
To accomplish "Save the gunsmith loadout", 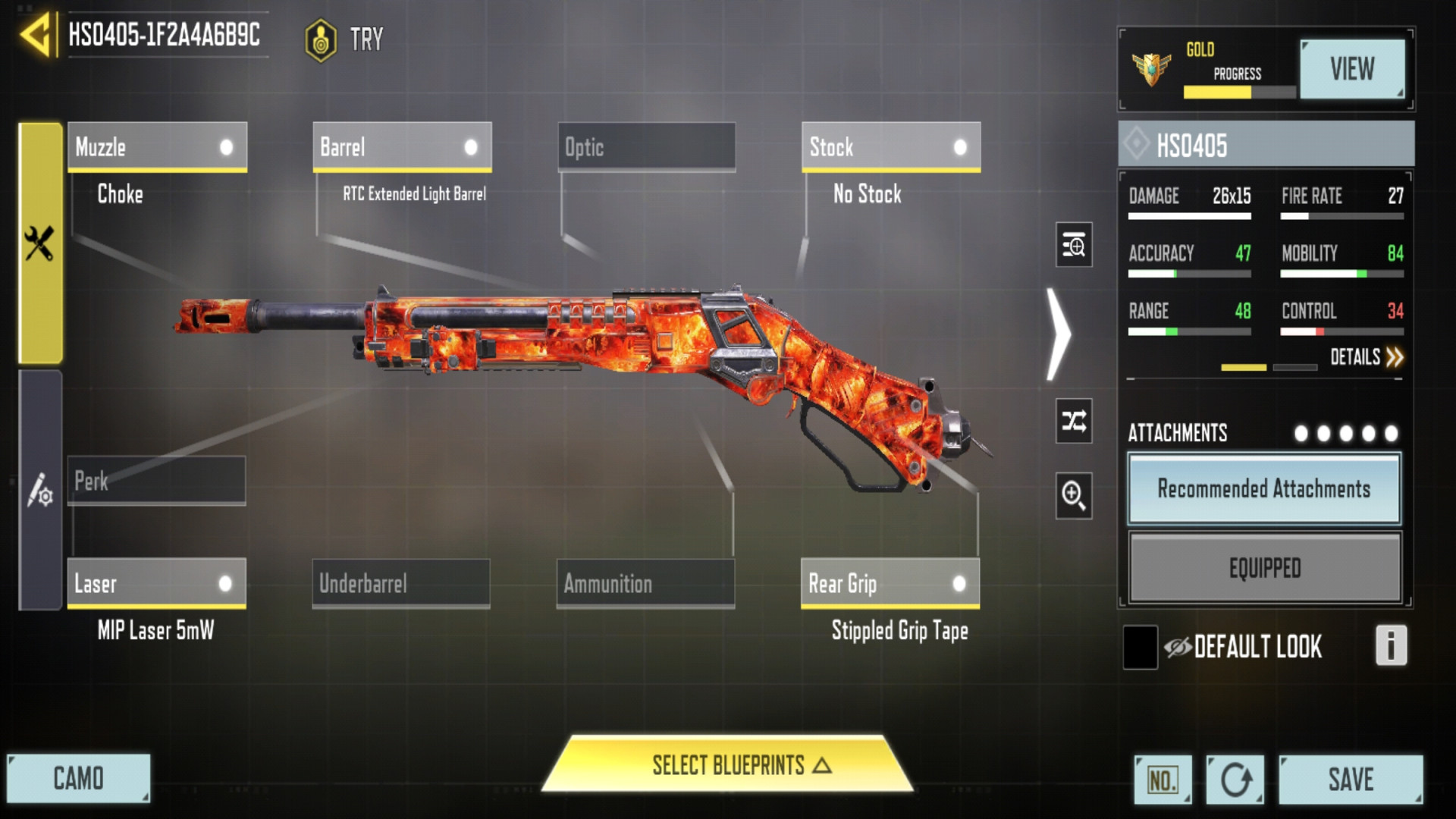I will 1350,780.
